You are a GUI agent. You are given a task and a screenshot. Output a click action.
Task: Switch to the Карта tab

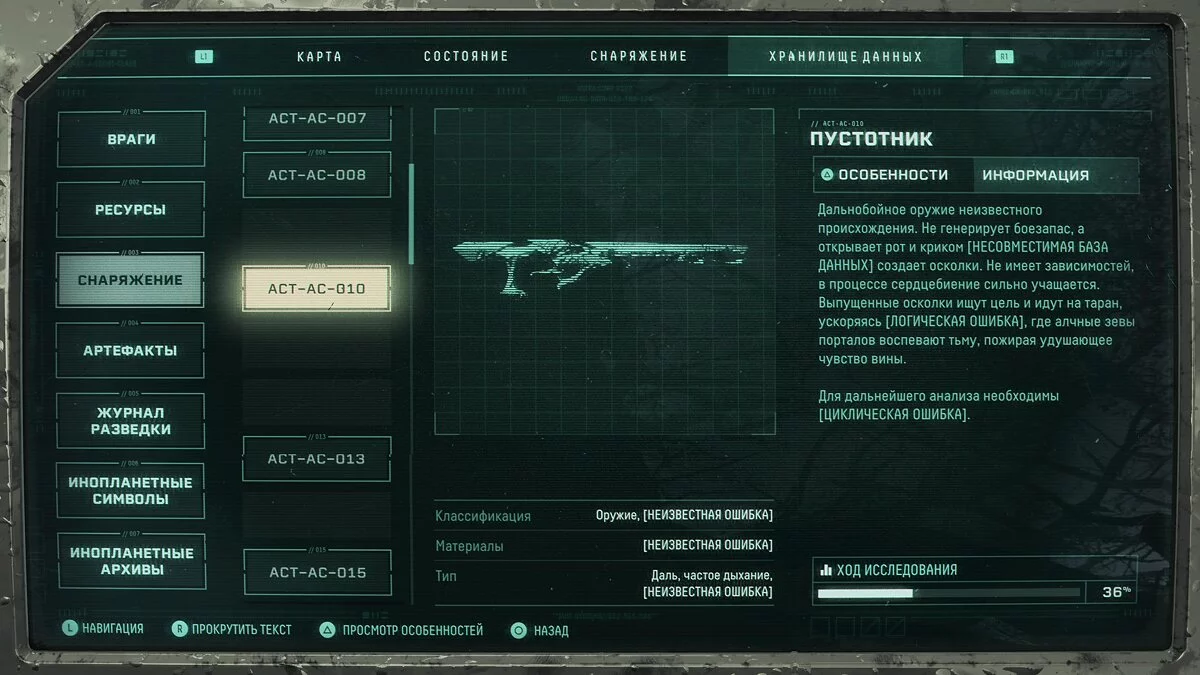click(x=319, y=57)
